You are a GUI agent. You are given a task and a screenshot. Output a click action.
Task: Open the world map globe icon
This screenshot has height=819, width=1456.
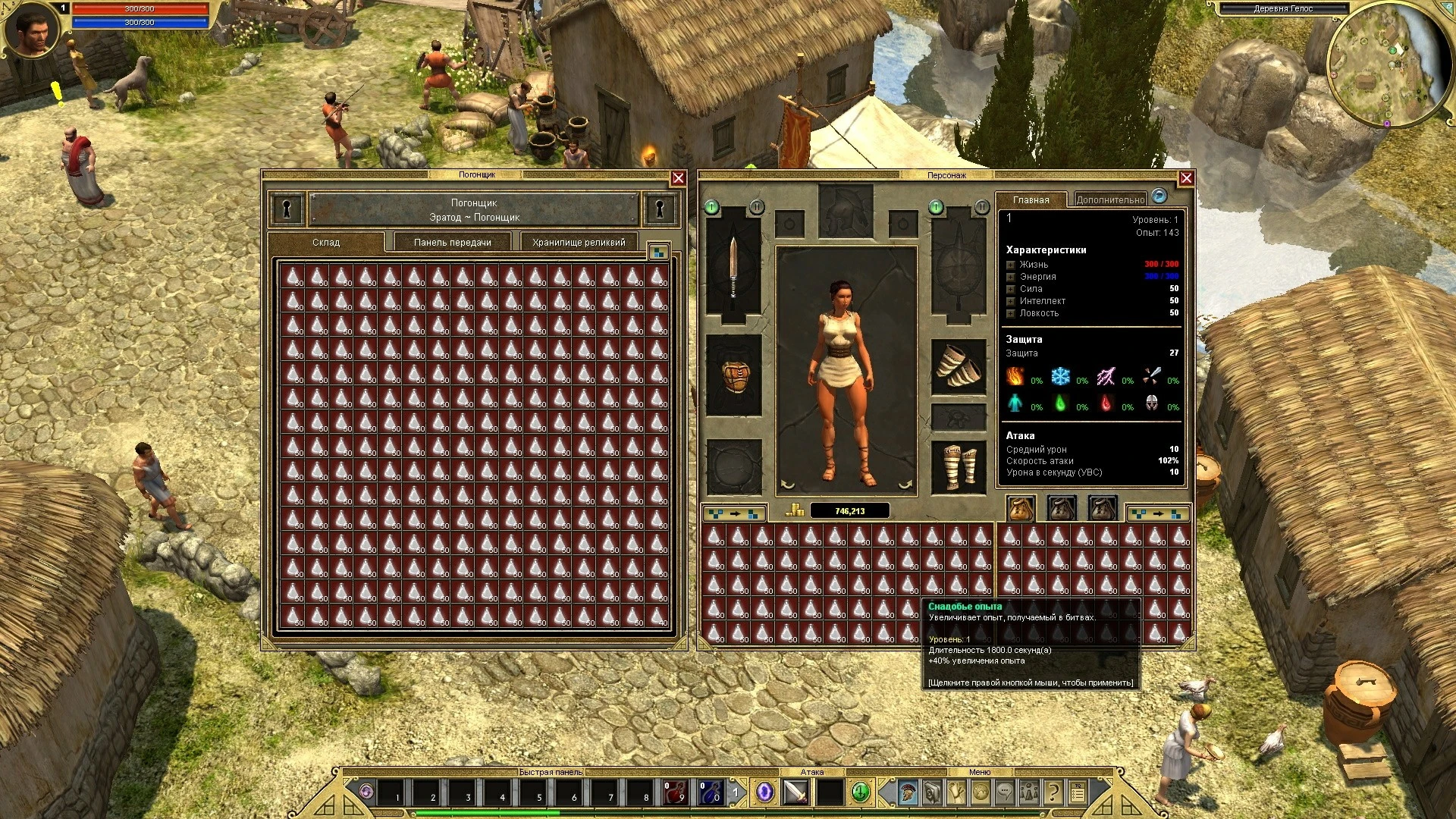979,794
